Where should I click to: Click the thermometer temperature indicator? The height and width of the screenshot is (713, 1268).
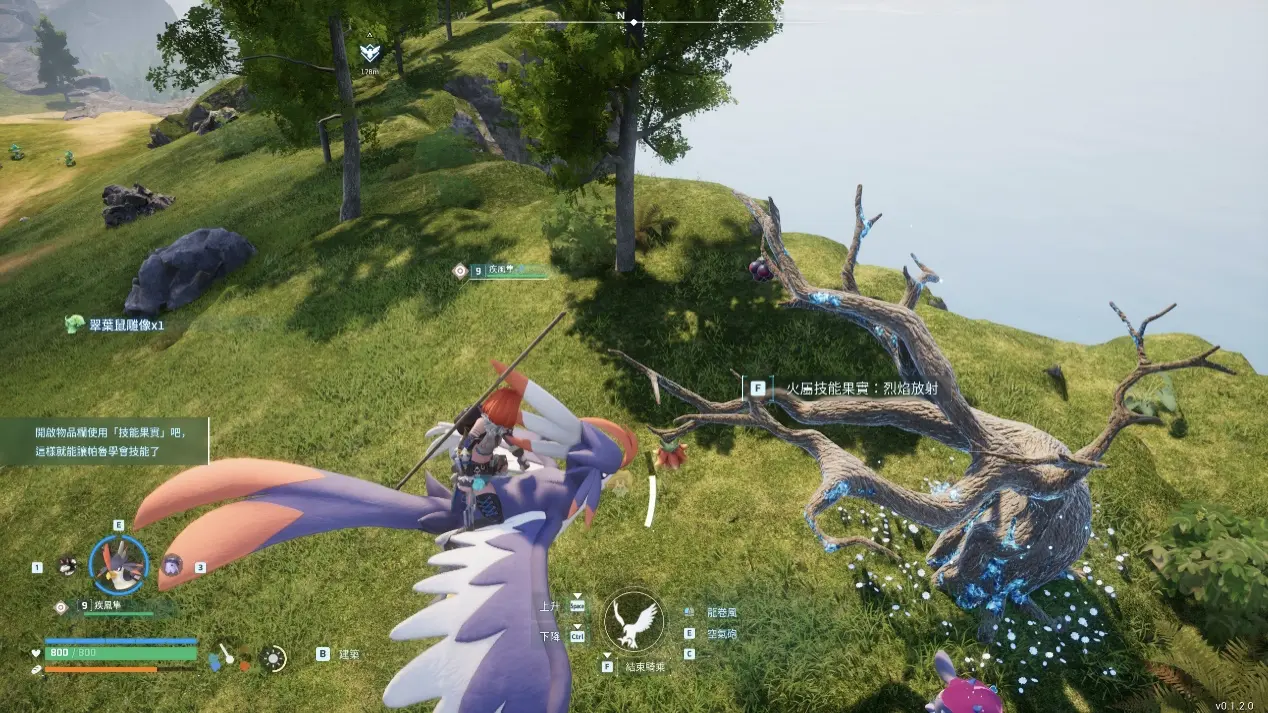tap(228, 656)
